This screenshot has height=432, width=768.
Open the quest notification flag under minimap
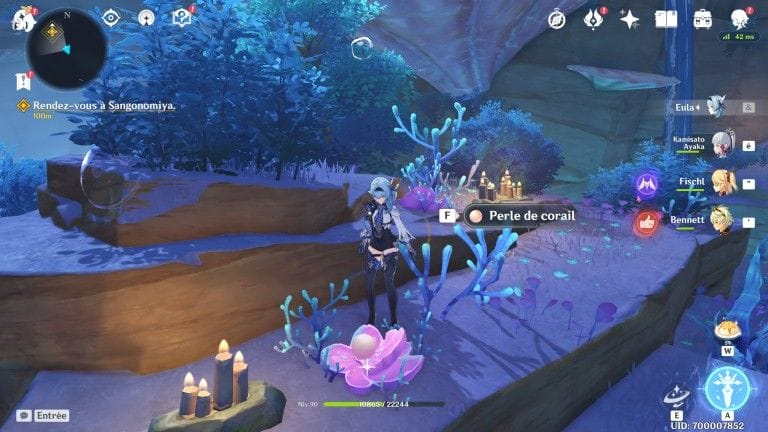click(23, 82)
